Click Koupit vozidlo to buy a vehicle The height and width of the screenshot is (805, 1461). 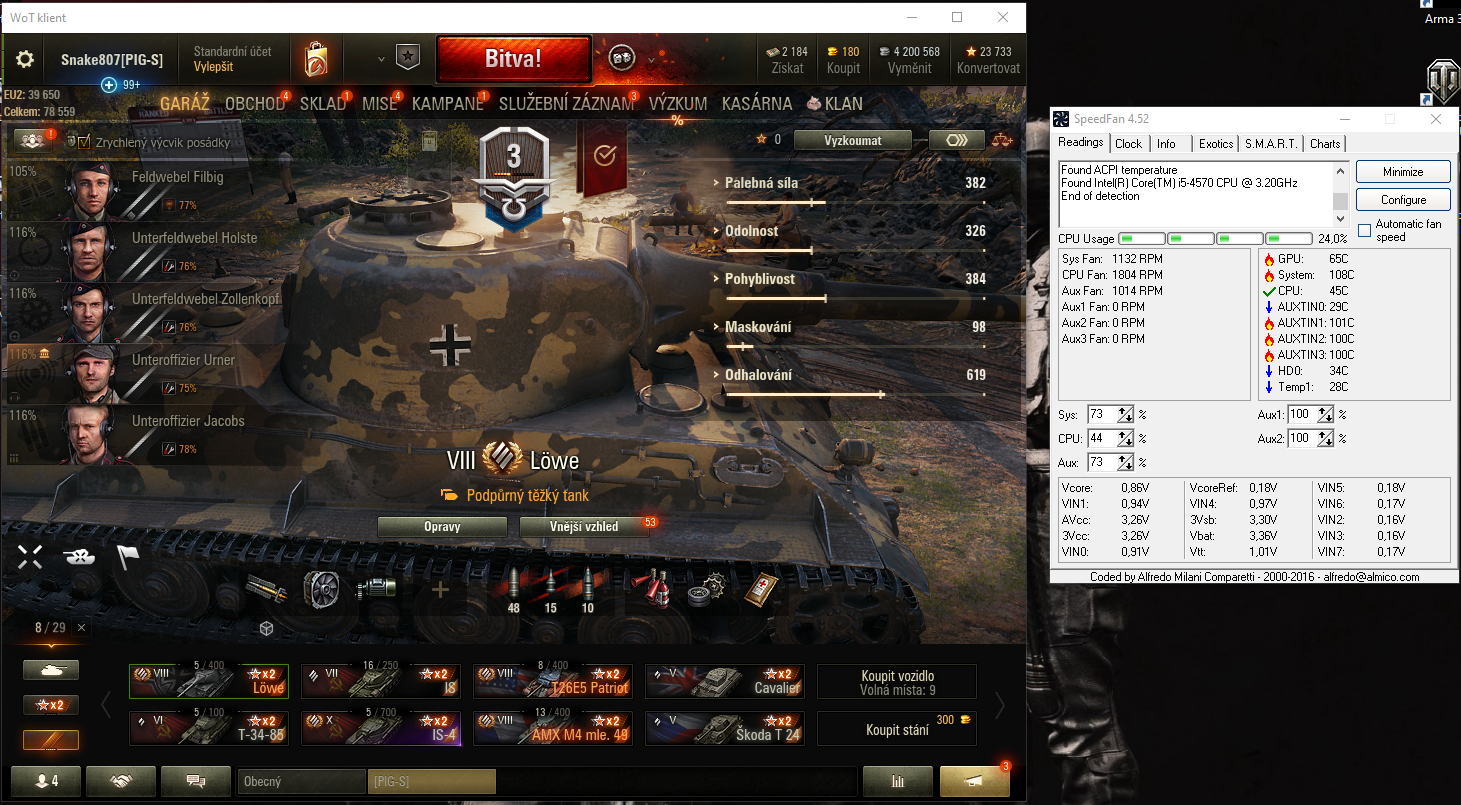click(896, 682)
